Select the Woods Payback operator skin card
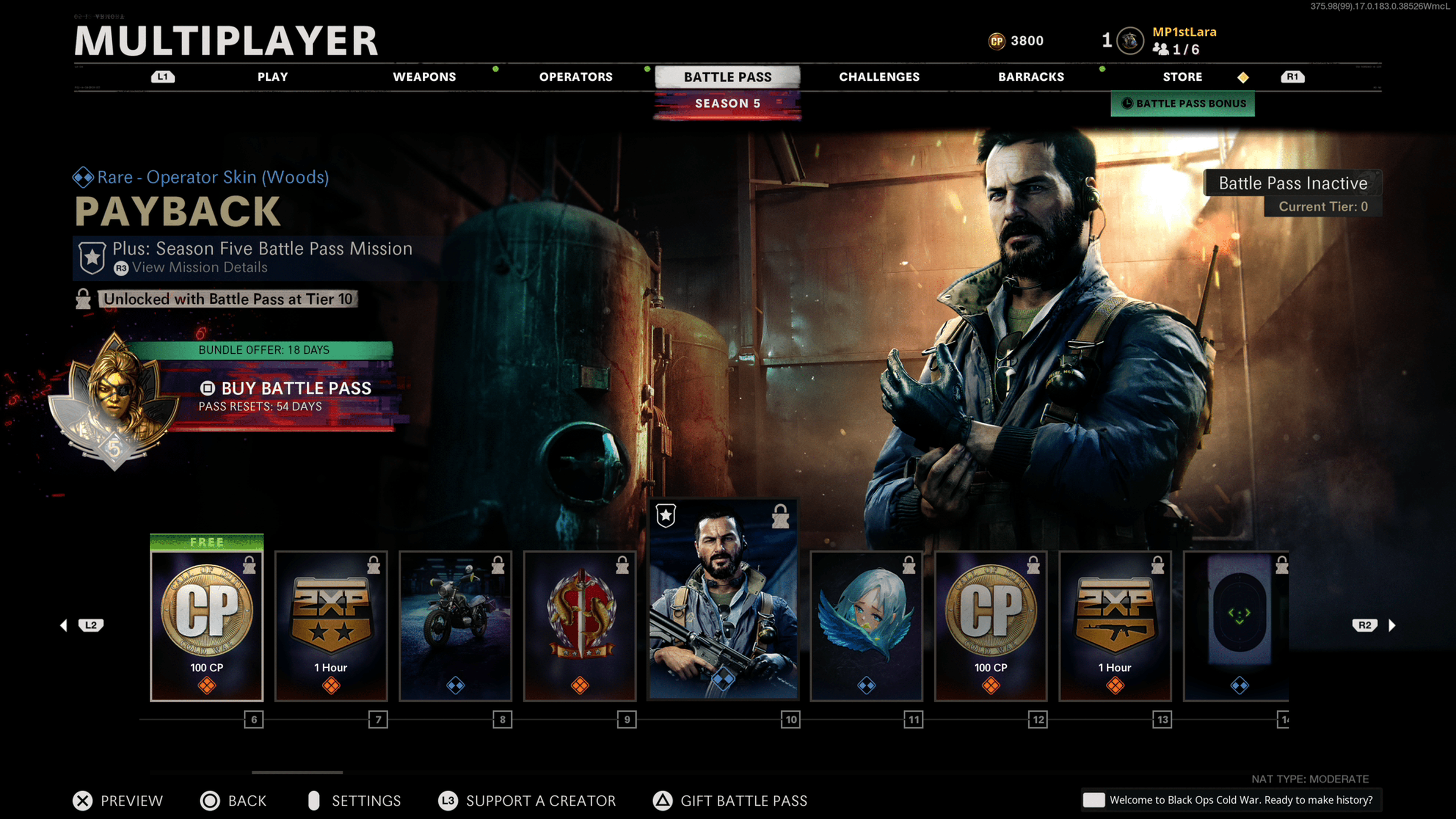This screenshot has width=1456, height=819. [723, 599]
